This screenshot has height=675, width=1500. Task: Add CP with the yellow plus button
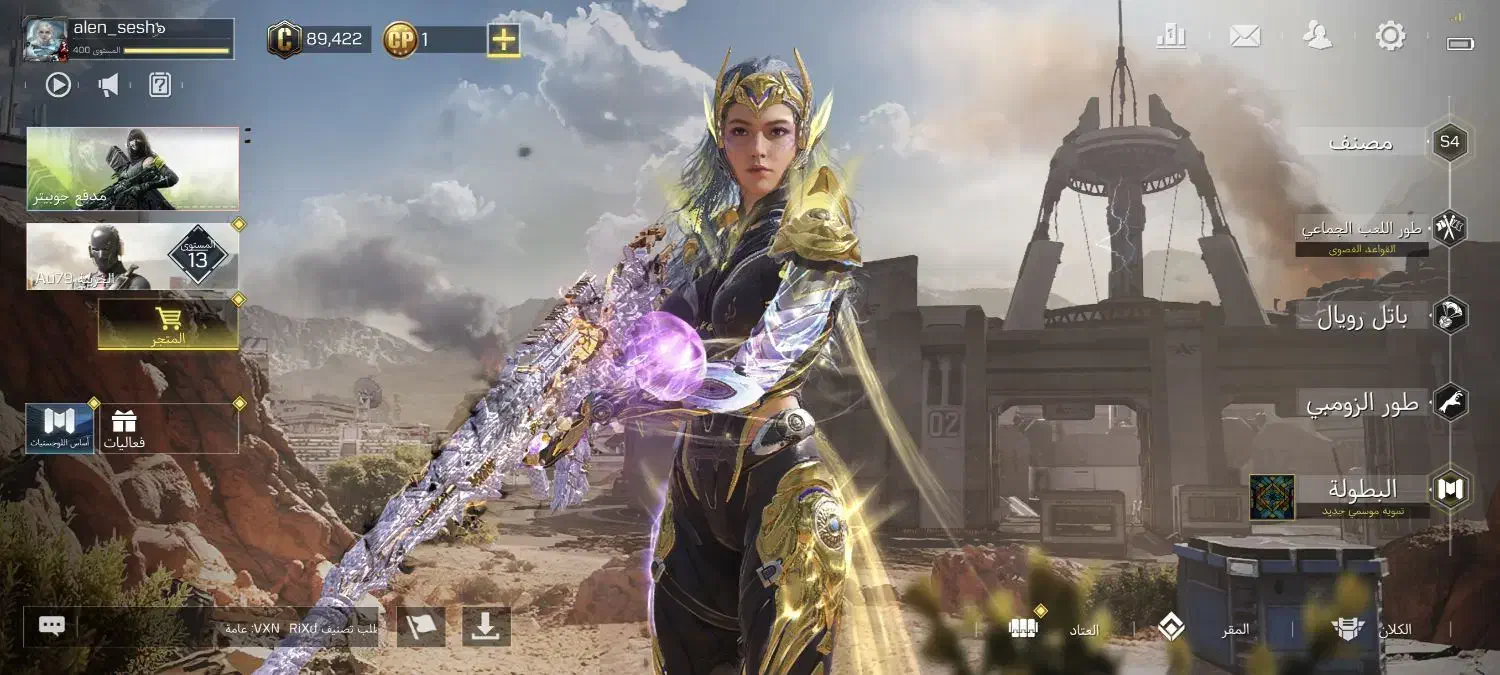tap(504, 40)
